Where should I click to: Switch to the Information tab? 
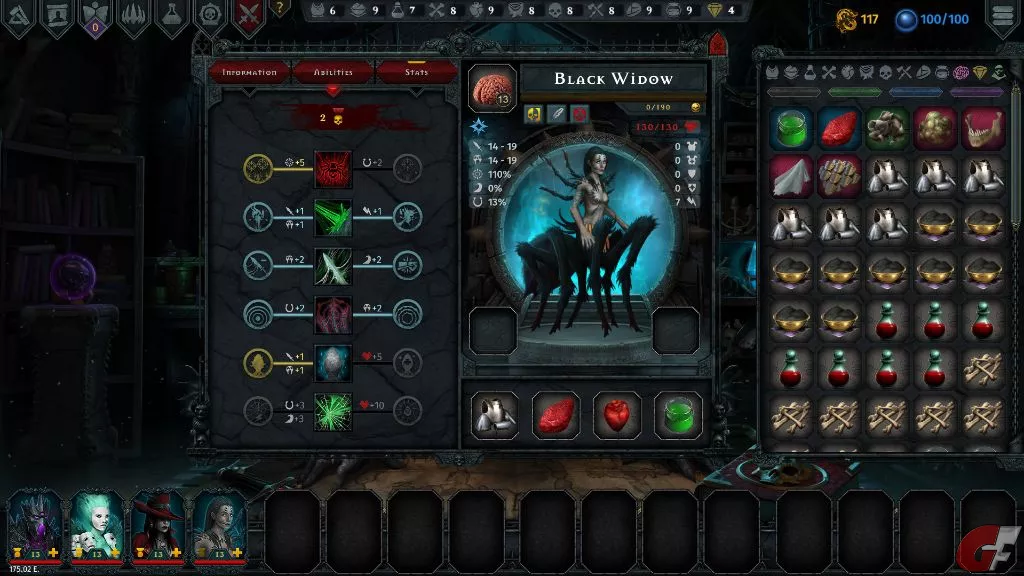pyautogui.click(x=249, y=72)
